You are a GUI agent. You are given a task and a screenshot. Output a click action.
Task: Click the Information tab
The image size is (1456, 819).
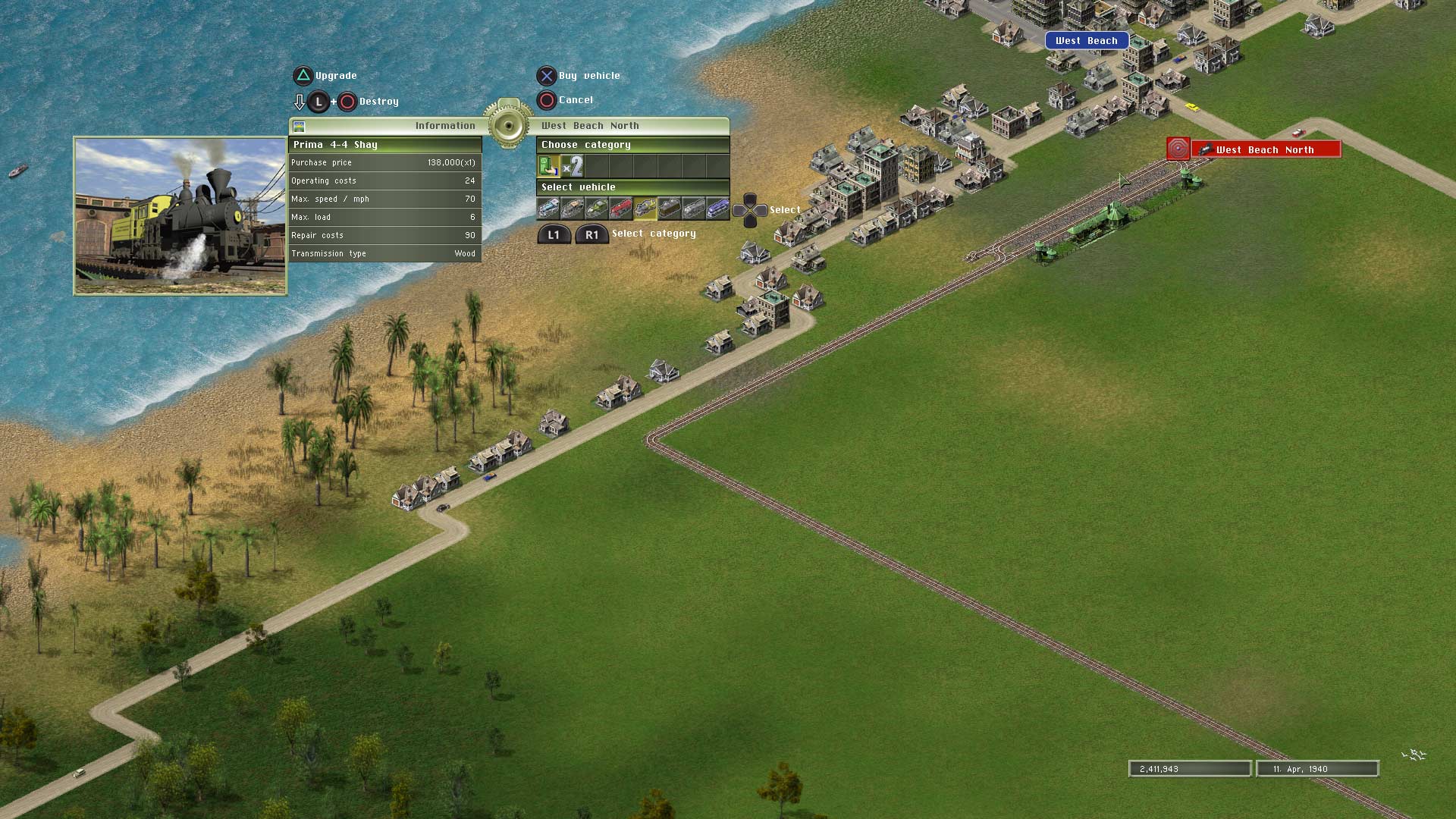(x=445, y=125)
